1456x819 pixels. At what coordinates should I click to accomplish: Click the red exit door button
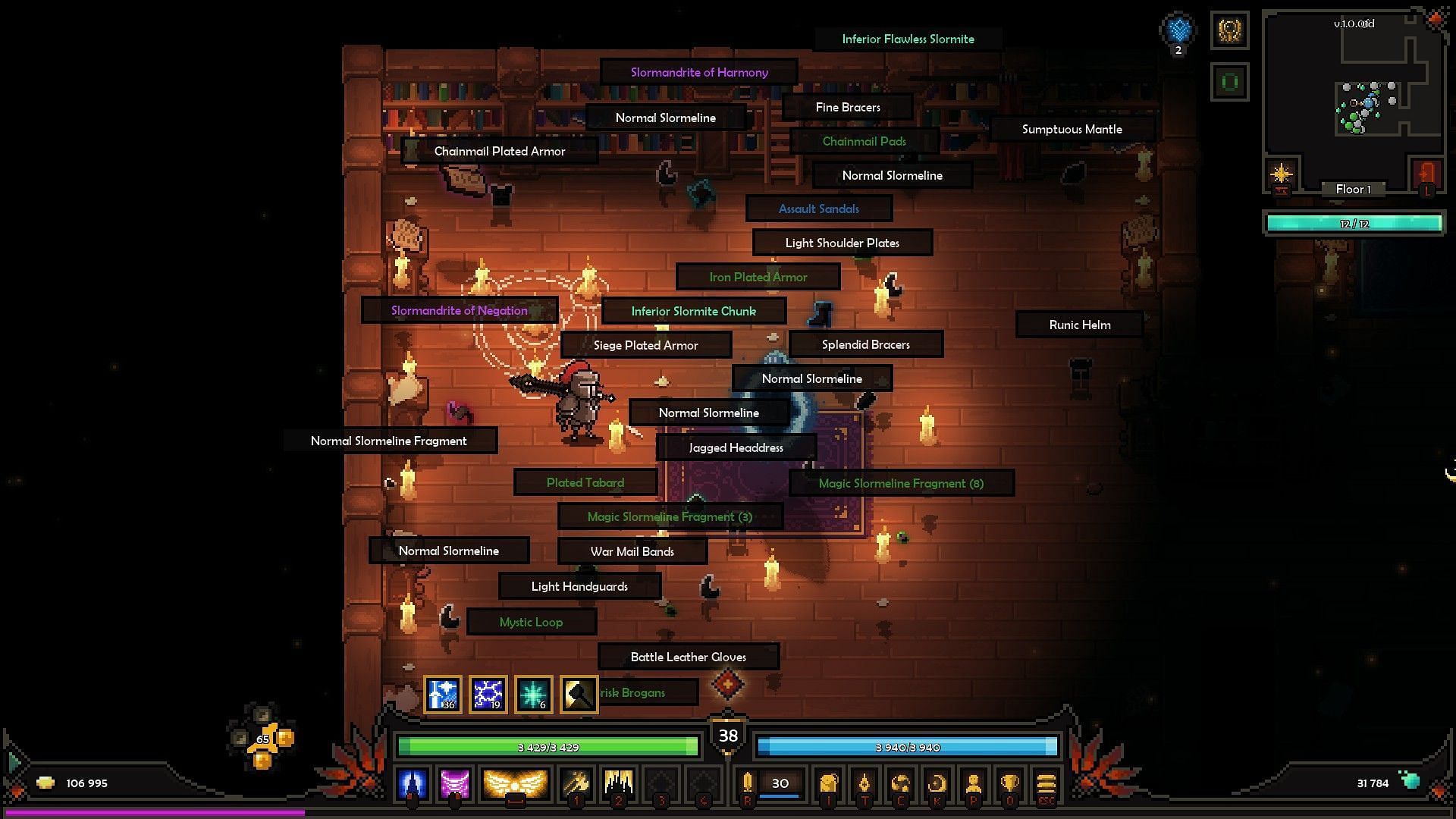(1427, 176)
